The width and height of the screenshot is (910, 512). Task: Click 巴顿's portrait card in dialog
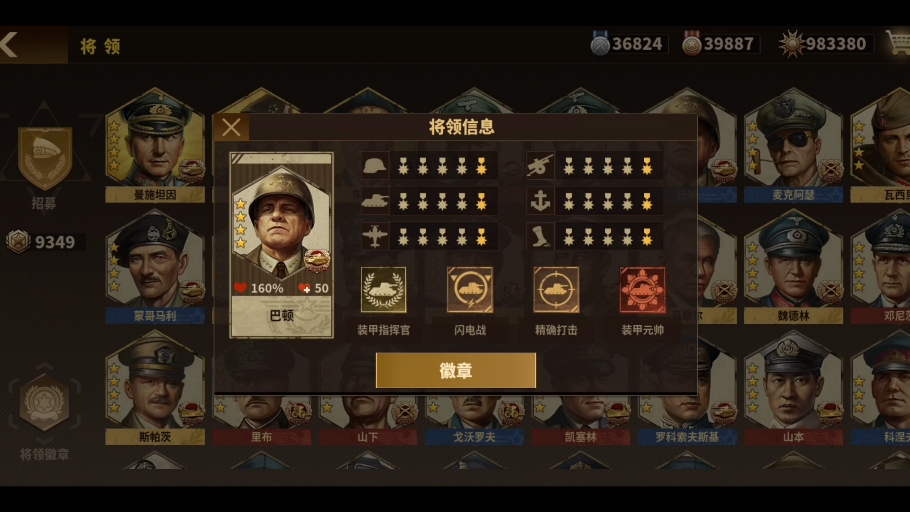281,238
